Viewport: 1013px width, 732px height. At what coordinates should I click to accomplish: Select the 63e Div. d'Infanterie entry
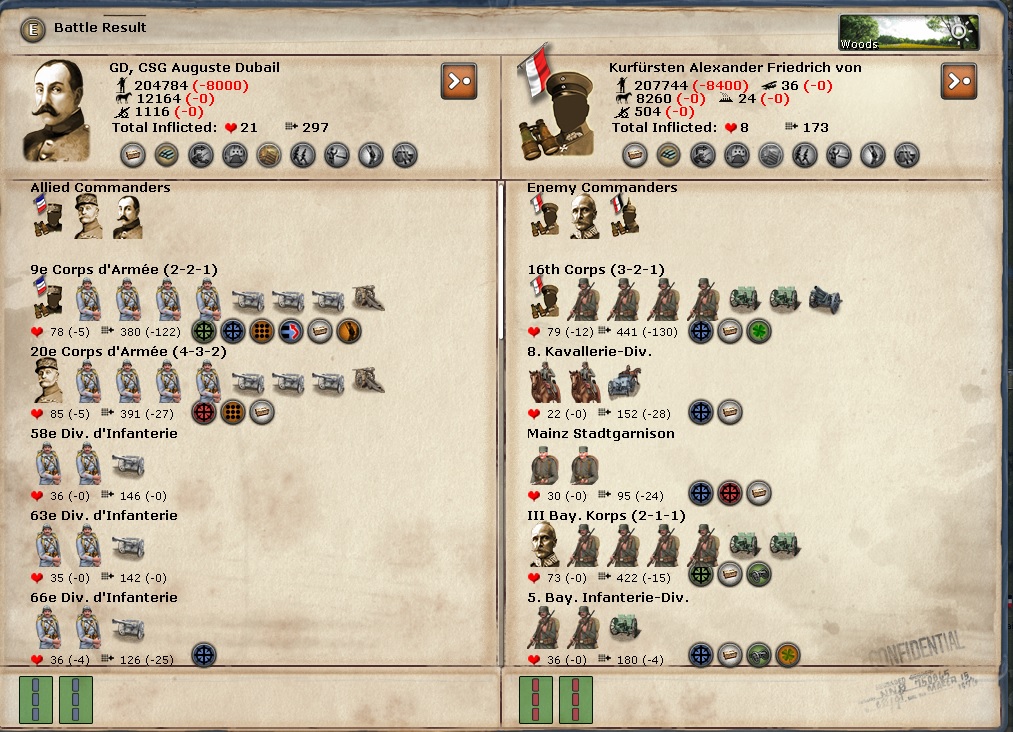click(x=104, y=516)
